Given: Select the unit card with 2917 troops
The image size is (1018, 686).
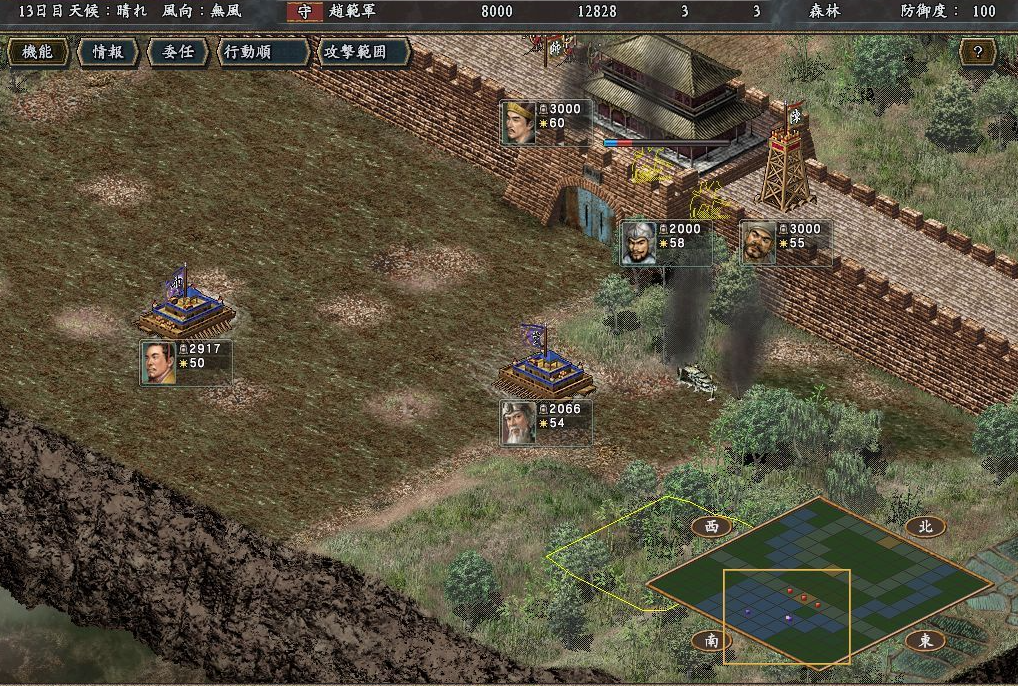Looking at the screenshot, I should [186, 362].
